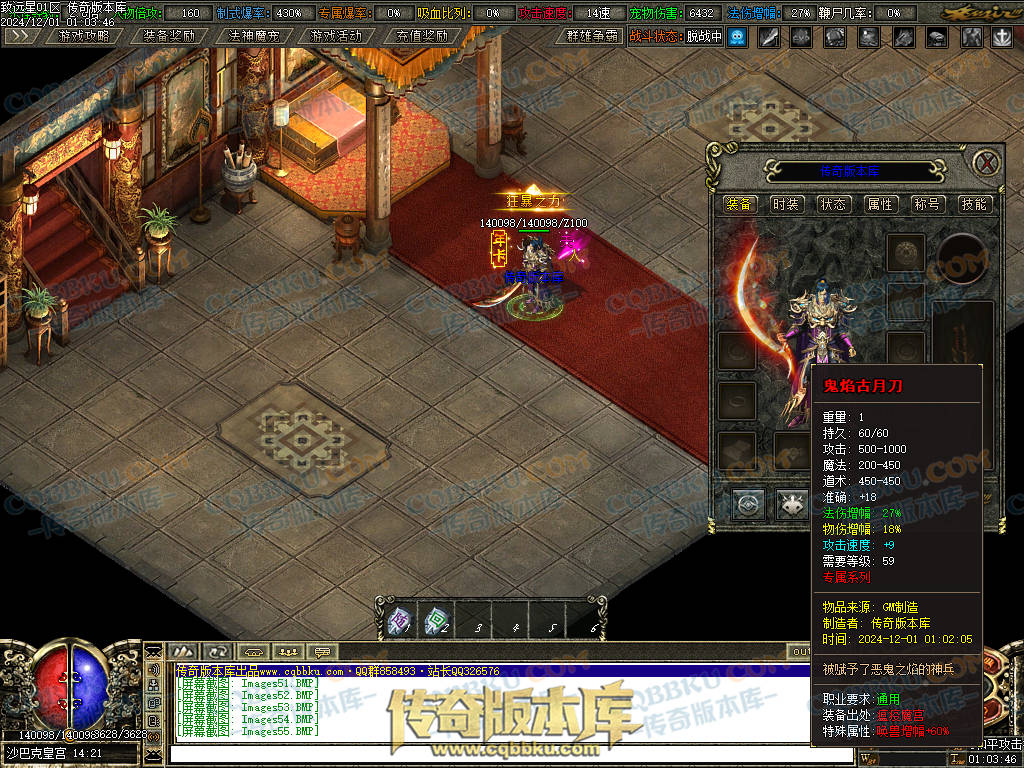Screen dimensions: 1024x768
Task: Click the anchor icon in top bar
Action: point(1001,37)
